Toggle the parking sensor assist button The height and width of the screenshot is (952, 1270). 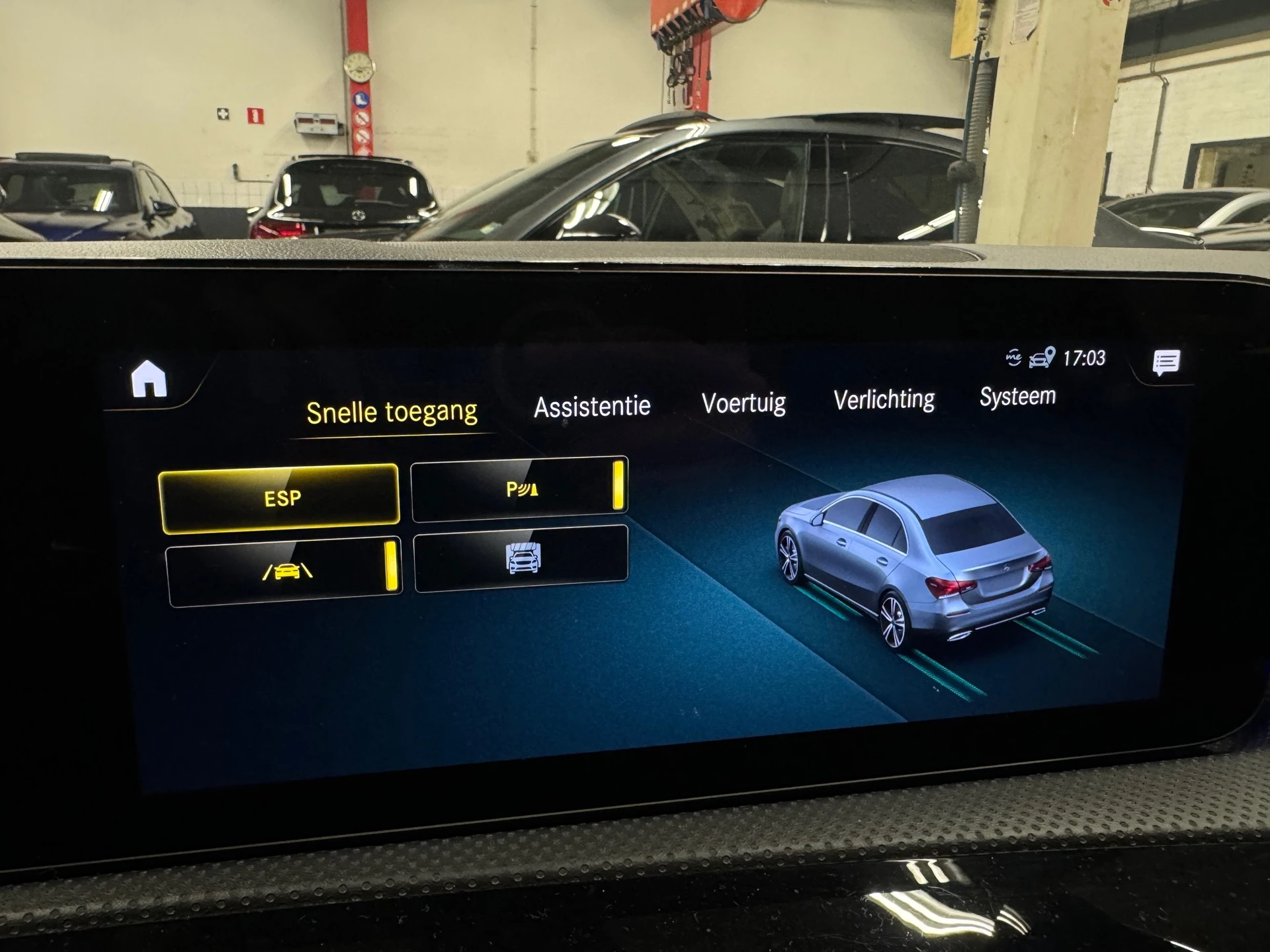519,489
